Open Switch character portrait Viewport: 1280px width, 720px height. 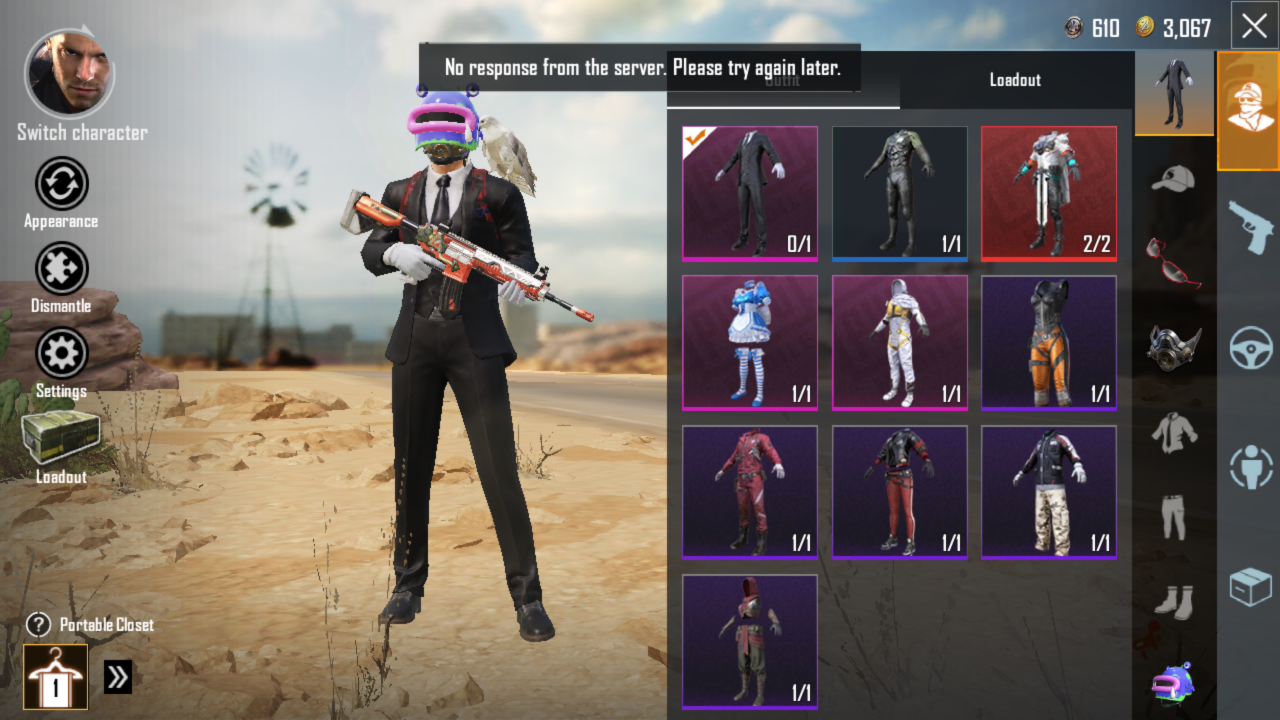point(70,74)
